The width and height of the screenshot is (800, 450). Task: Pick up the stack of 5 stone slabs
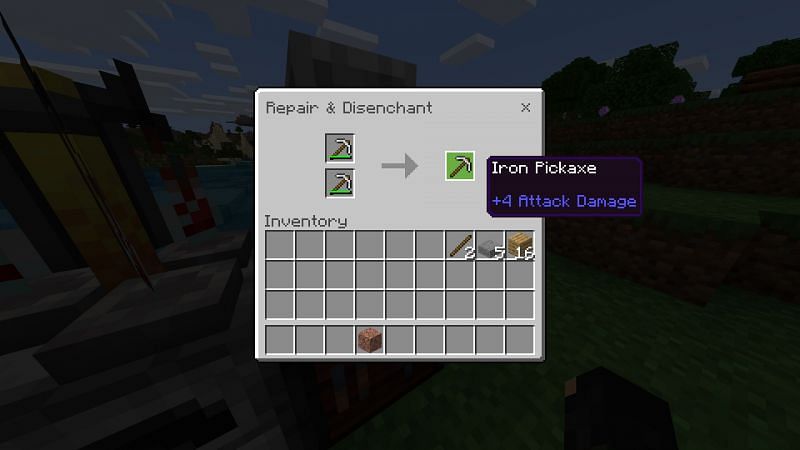point(490,246)
